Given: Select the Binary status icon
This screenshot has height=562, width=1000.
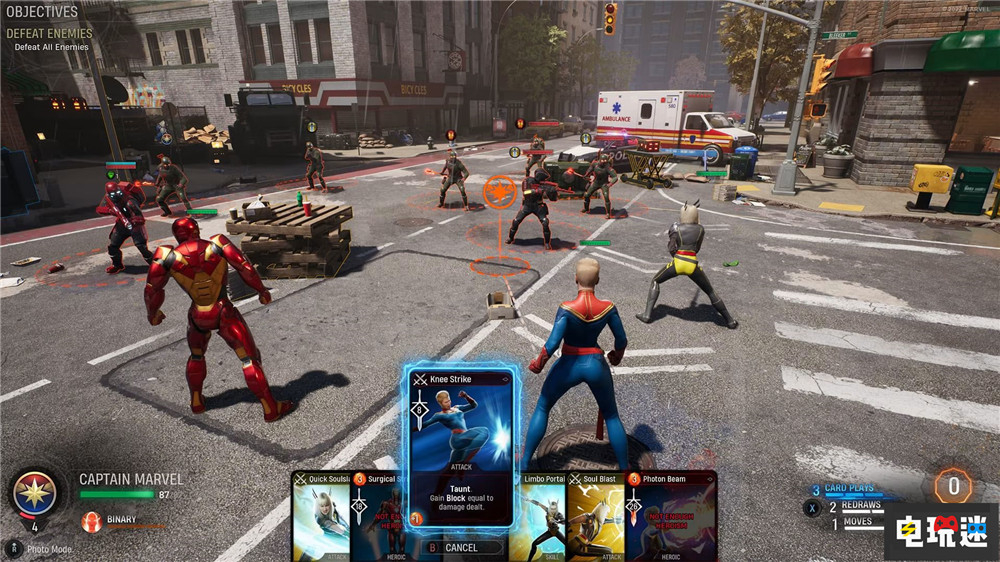Looking at the screenshot, I should tap(92, 521).
